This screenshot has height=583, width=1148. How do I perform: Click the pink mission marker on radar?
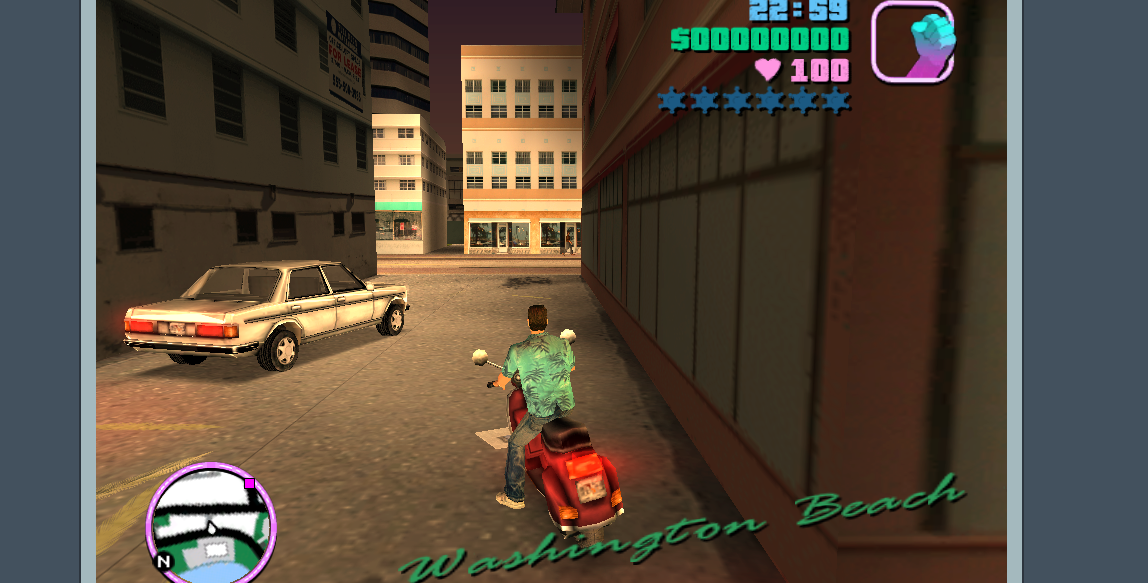click(x=250, y=484)
